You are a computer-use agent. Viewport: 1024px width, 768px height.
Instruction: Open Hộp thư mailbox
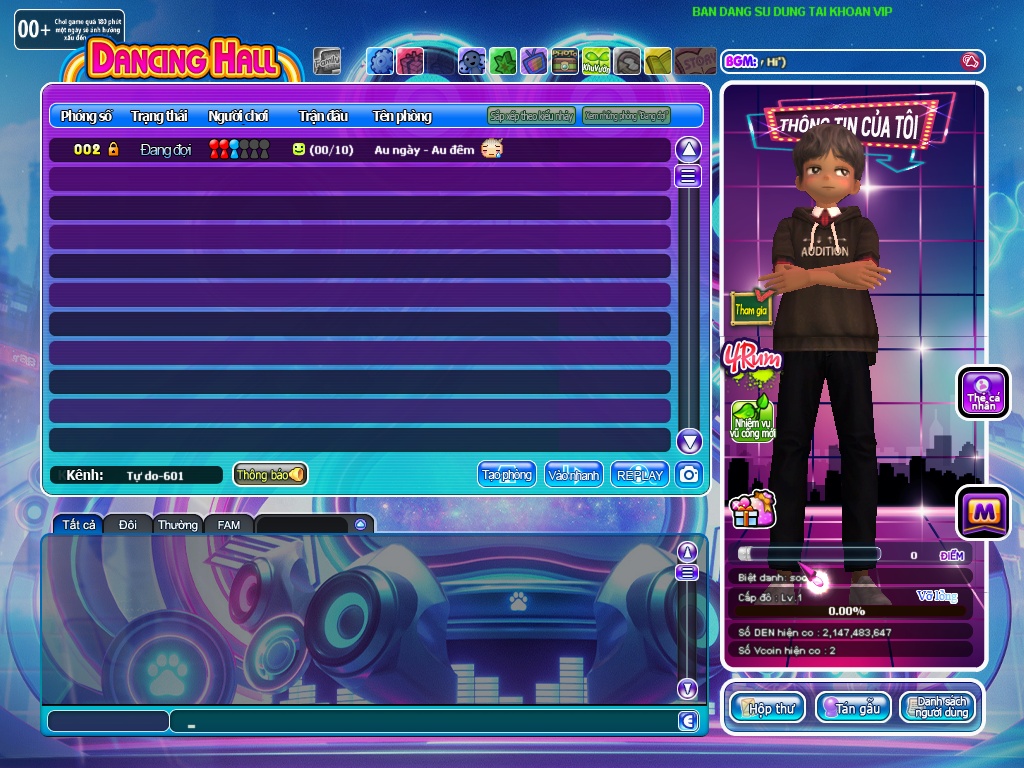(x=767, y=708)
